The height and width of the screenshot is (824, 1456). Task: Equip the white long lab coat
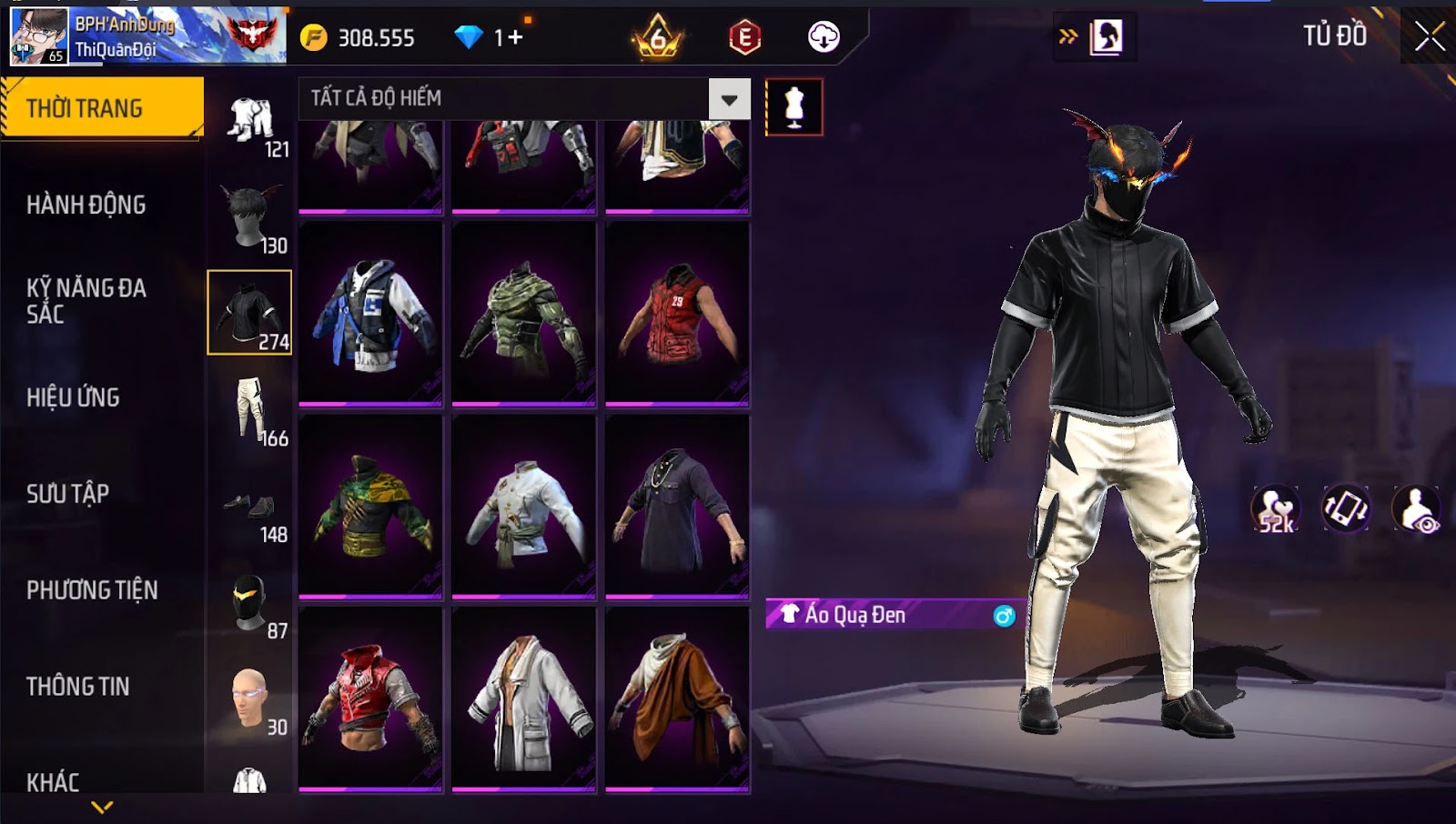click(524, 698)
